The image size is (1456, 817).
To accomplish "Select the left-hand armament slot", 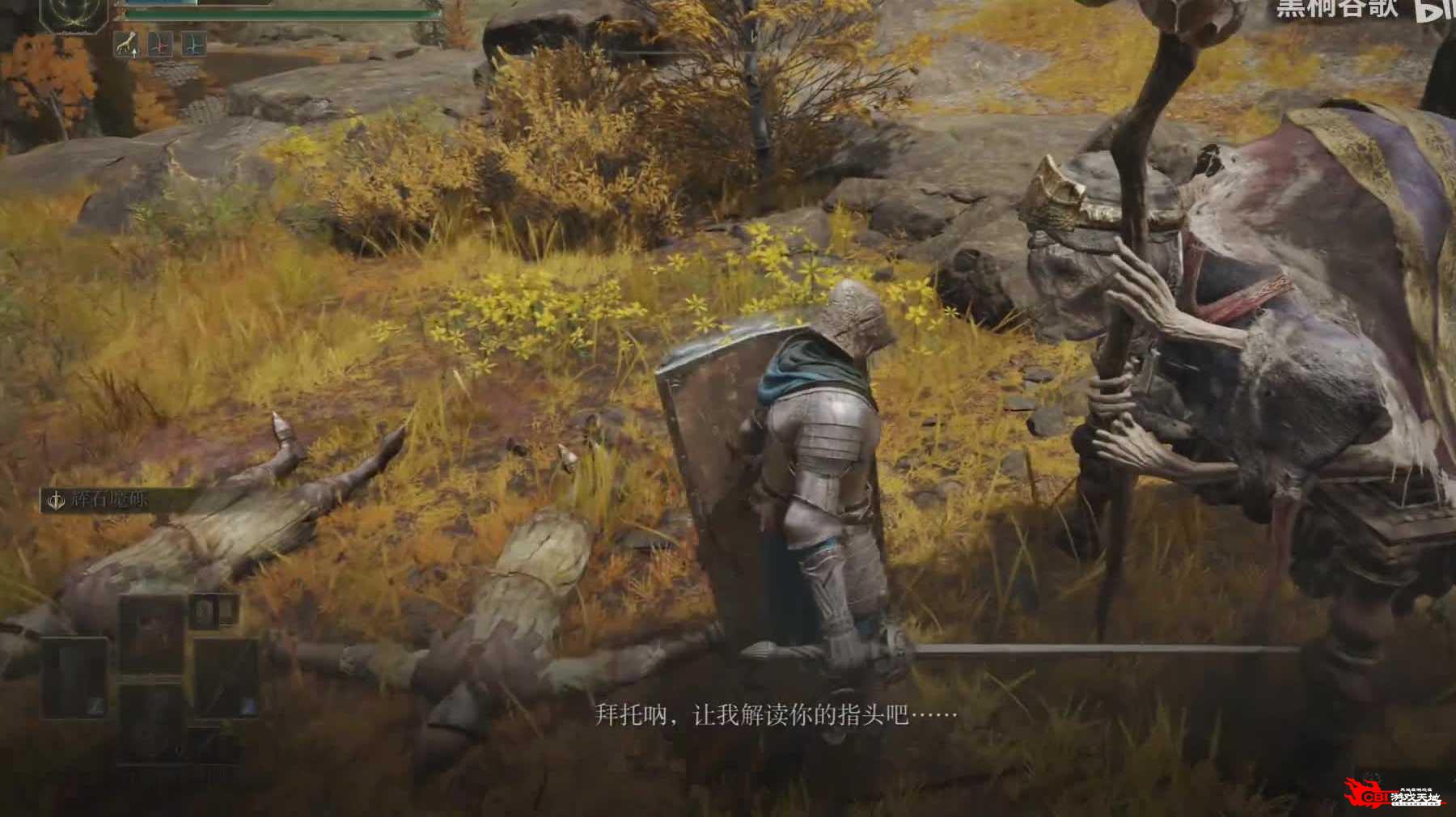I will tap(74, 678).
